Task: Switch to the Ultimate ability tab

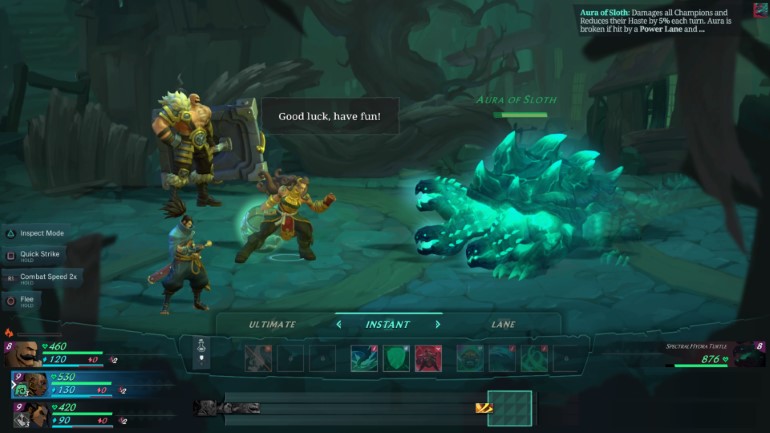Action: (272, 324)
